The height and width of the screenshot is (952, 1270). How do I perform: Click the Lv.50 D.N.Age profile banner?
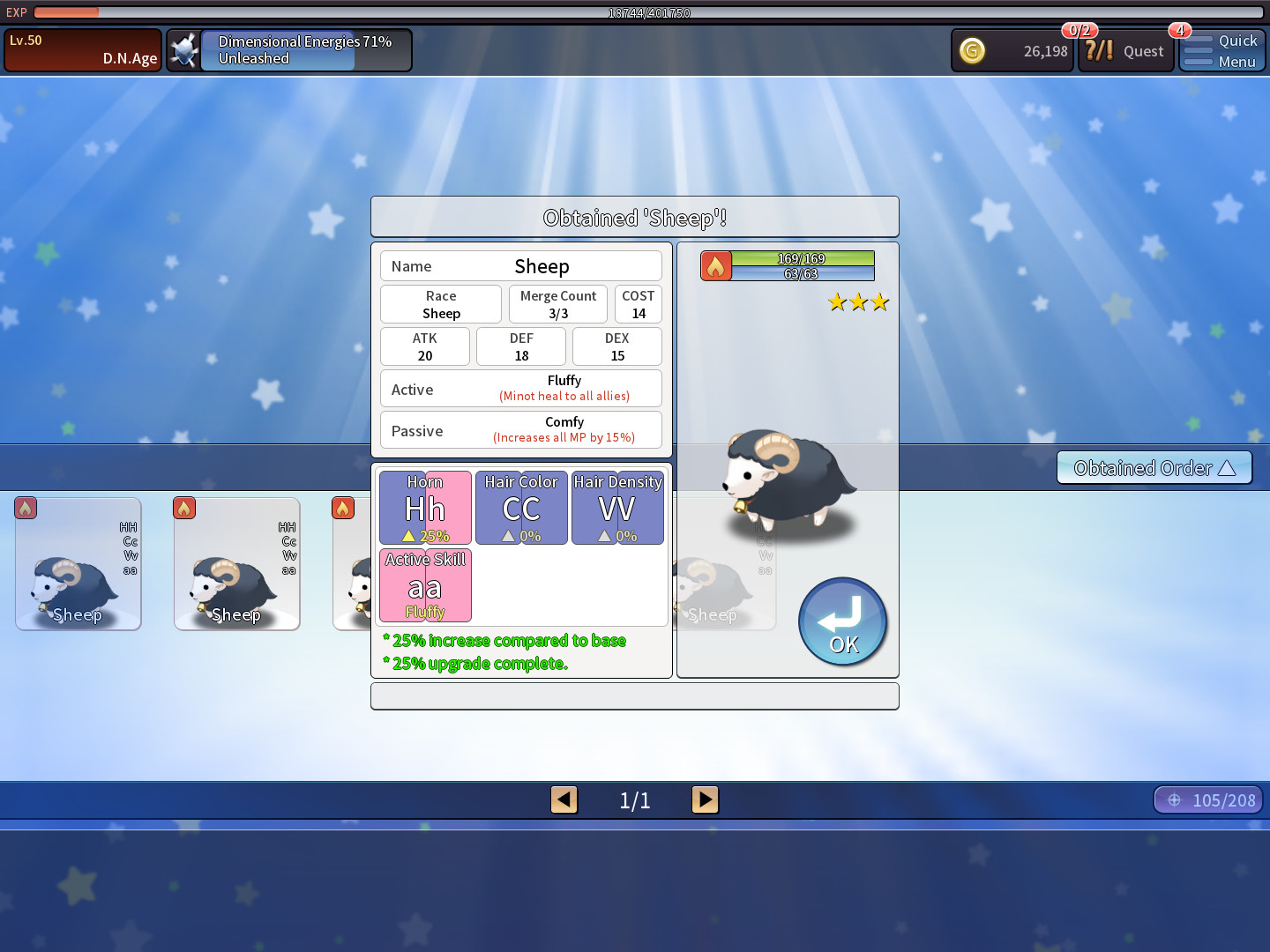coord(82,49)
